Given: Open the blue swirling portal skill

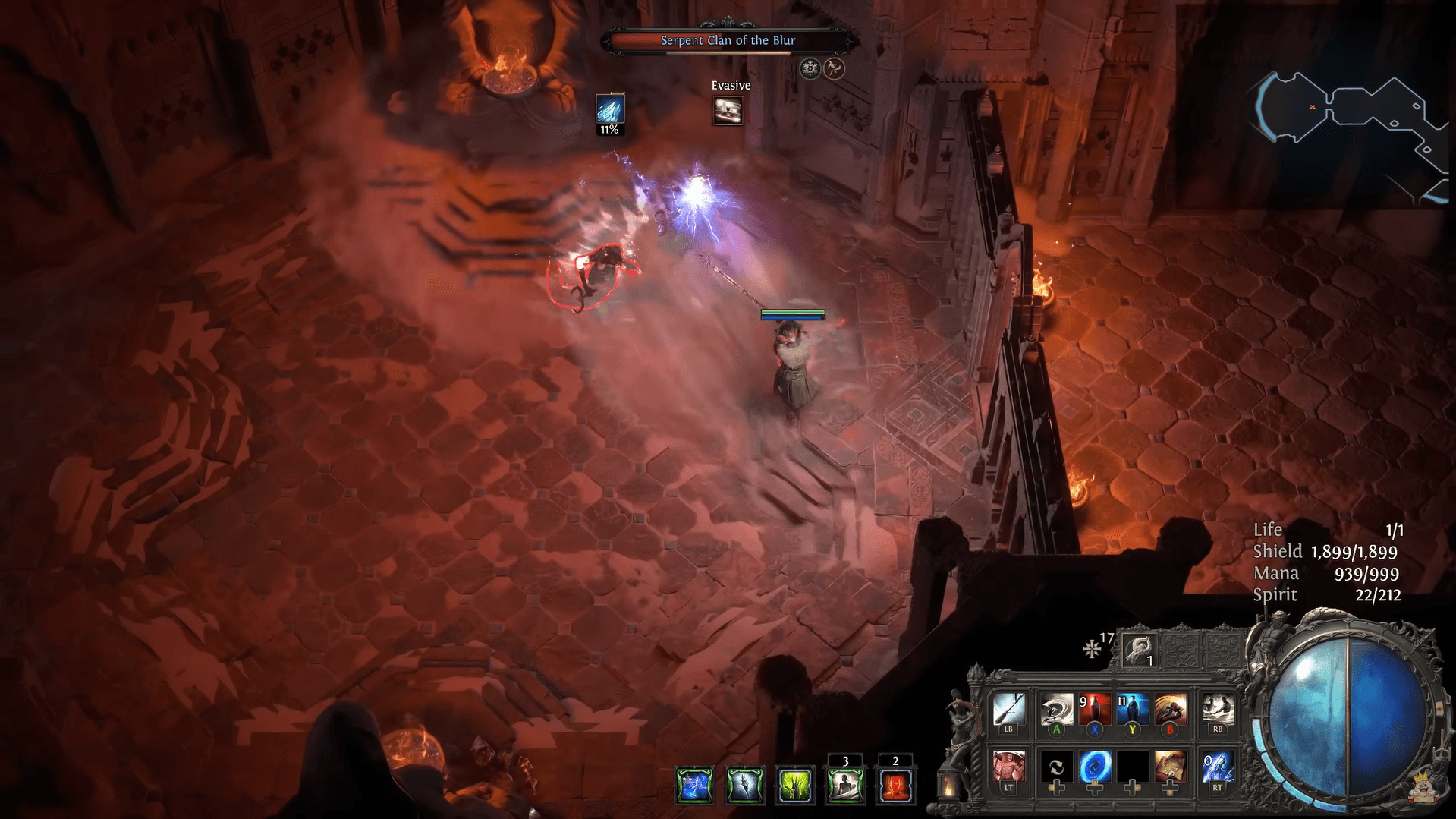Looking at the screenshot, I should [x=1094, y=767].
